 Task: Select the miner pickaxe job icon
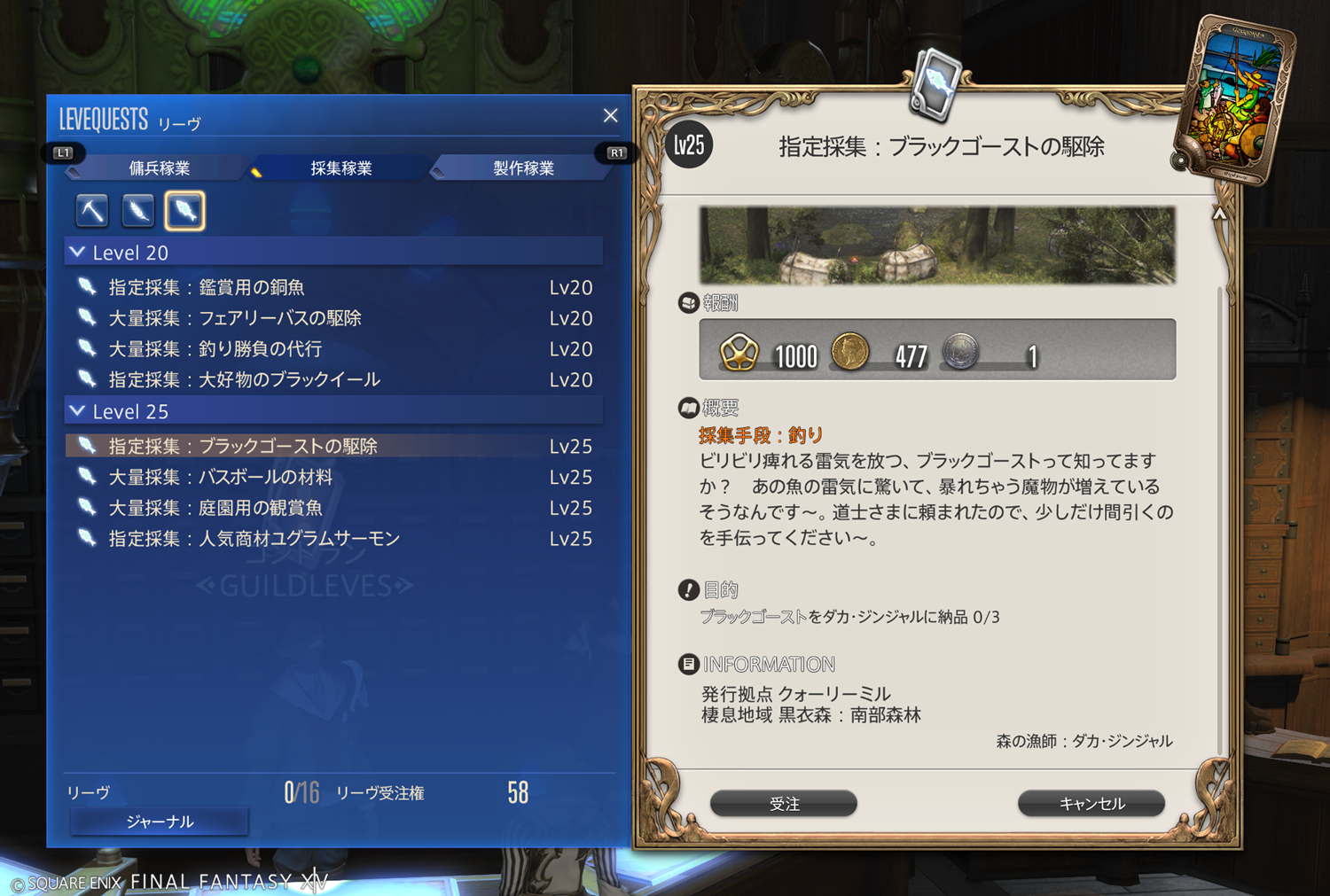pos(92,211)
